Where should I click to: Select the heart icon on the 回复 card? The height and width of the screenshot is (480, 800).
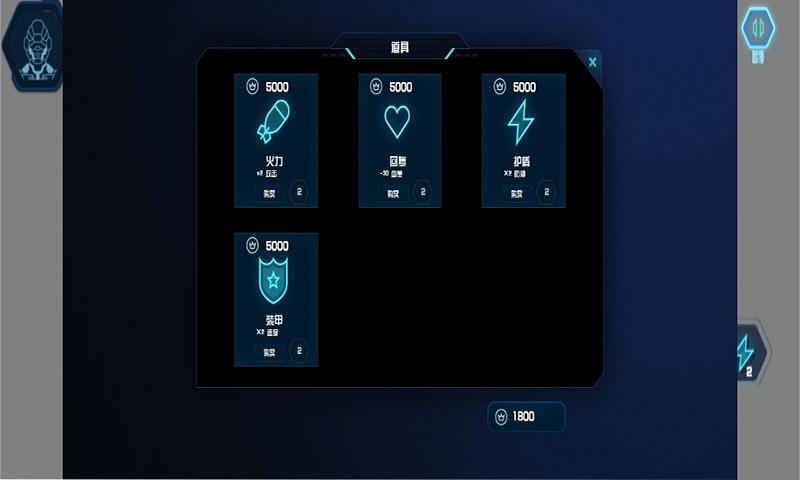(397, 122)
